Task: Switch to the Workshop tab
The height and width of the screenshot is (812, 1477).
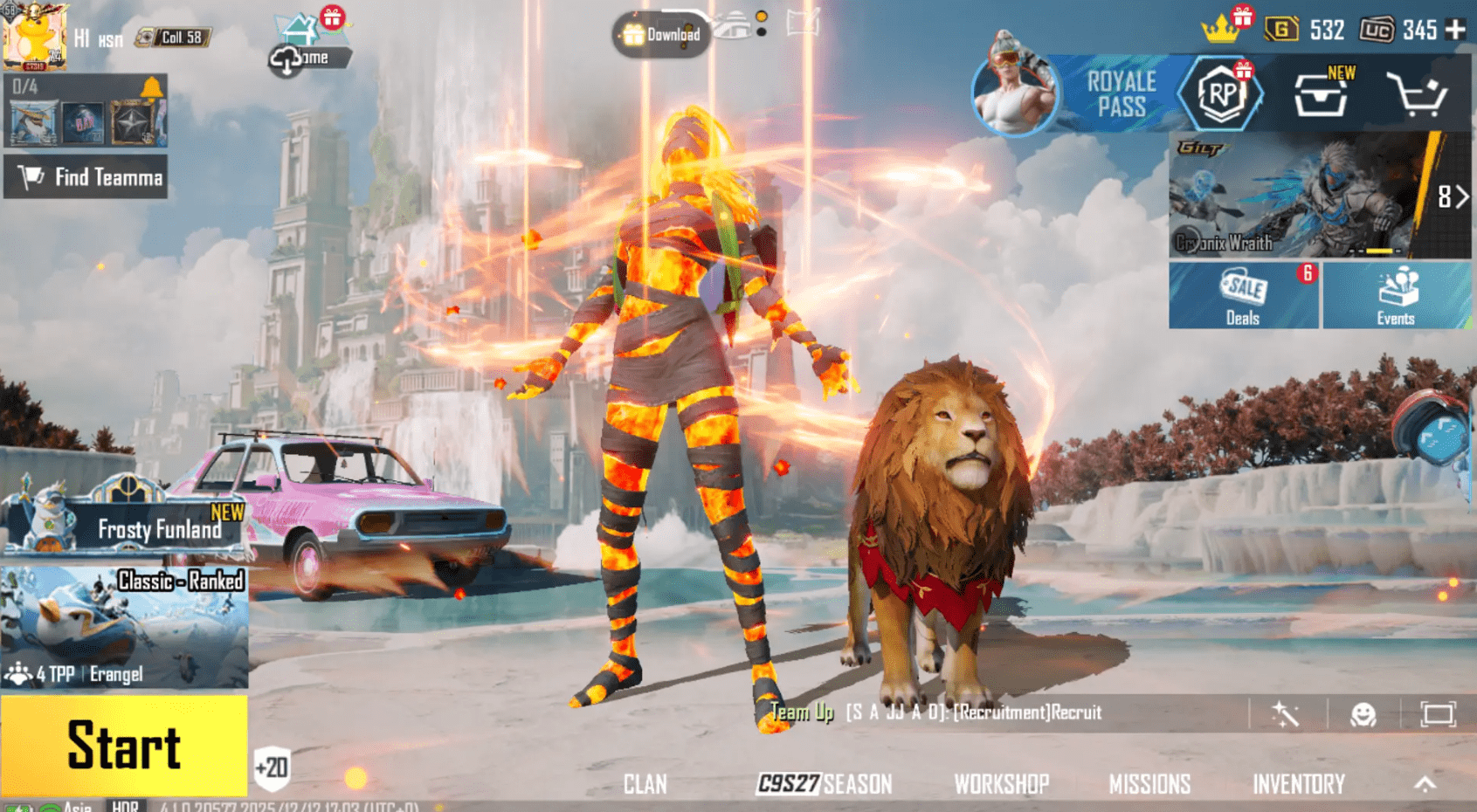Action: coord(1003,783)
